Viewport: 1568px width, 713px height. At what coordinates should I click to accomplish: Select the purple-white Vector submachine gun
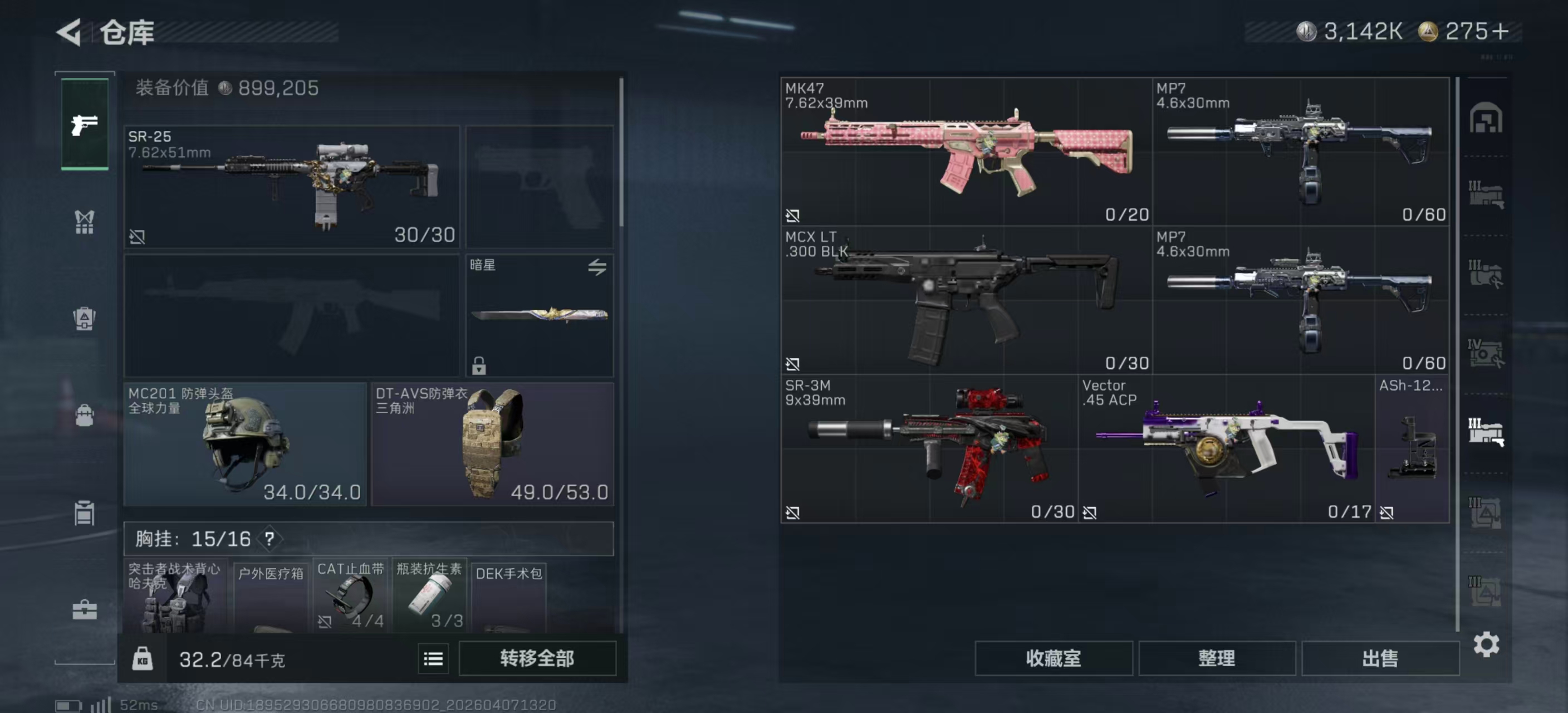click(x=1226, y=448)
